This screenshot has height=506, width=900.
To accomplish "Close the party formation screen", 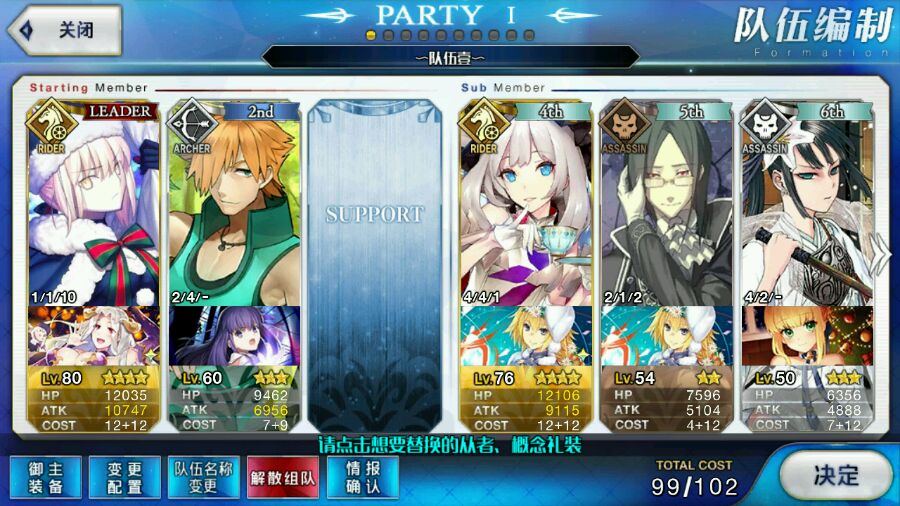I will pos(64,30).
